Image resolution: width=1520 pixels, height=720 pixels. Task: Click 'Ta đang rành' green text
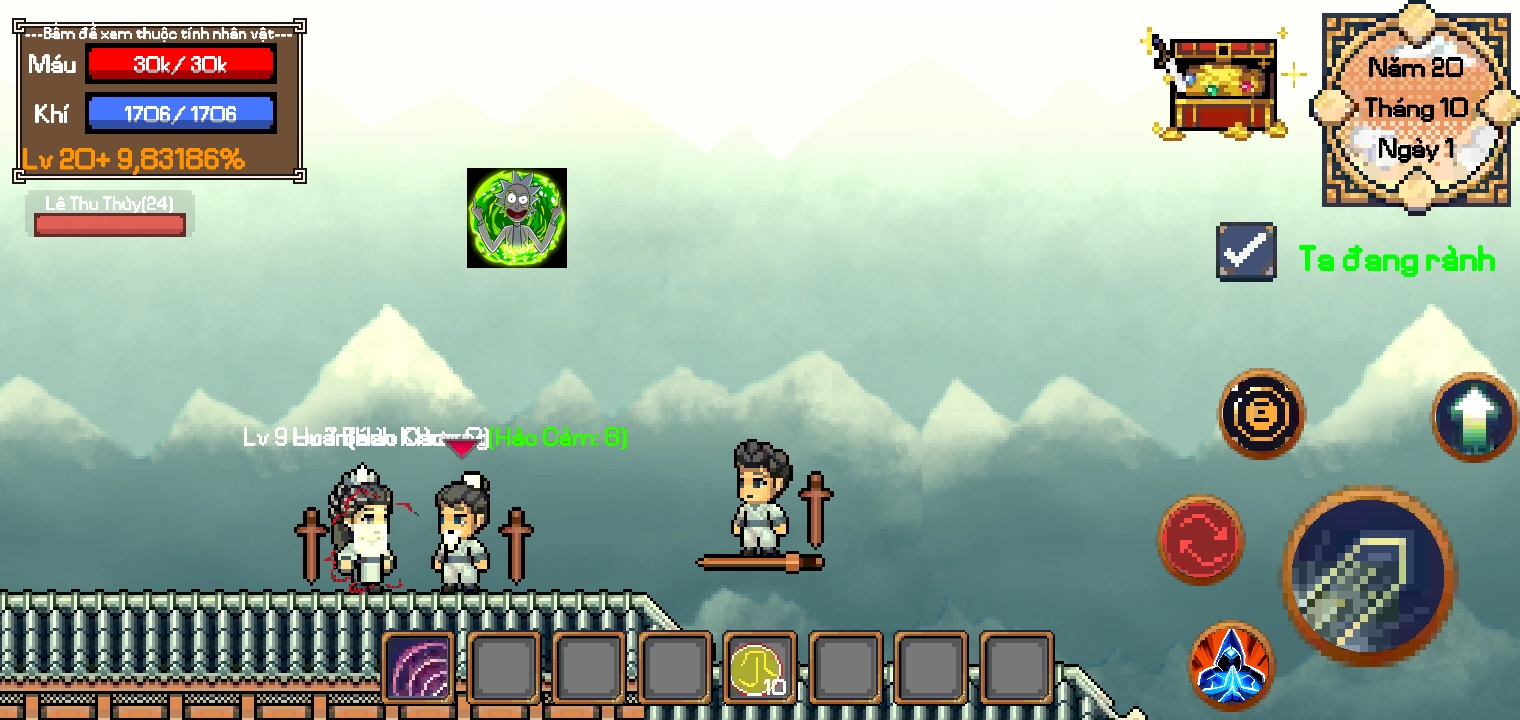tap(1399, 259)
